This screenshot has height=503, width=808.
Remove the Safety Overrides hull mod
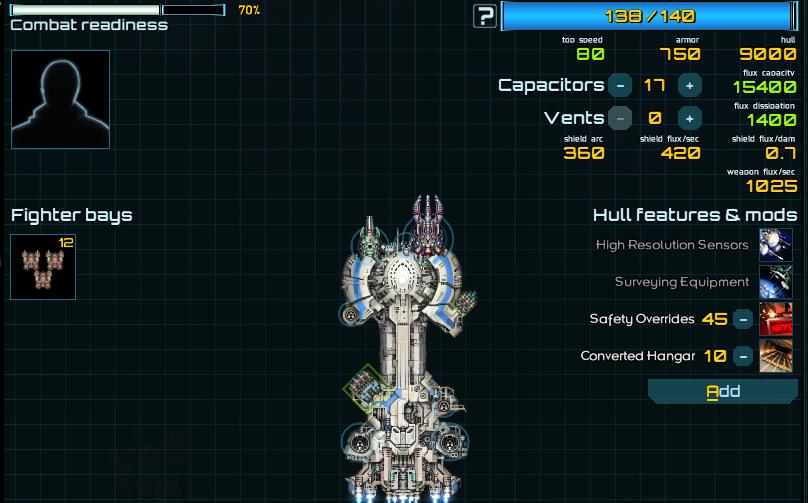click(743, 320)
